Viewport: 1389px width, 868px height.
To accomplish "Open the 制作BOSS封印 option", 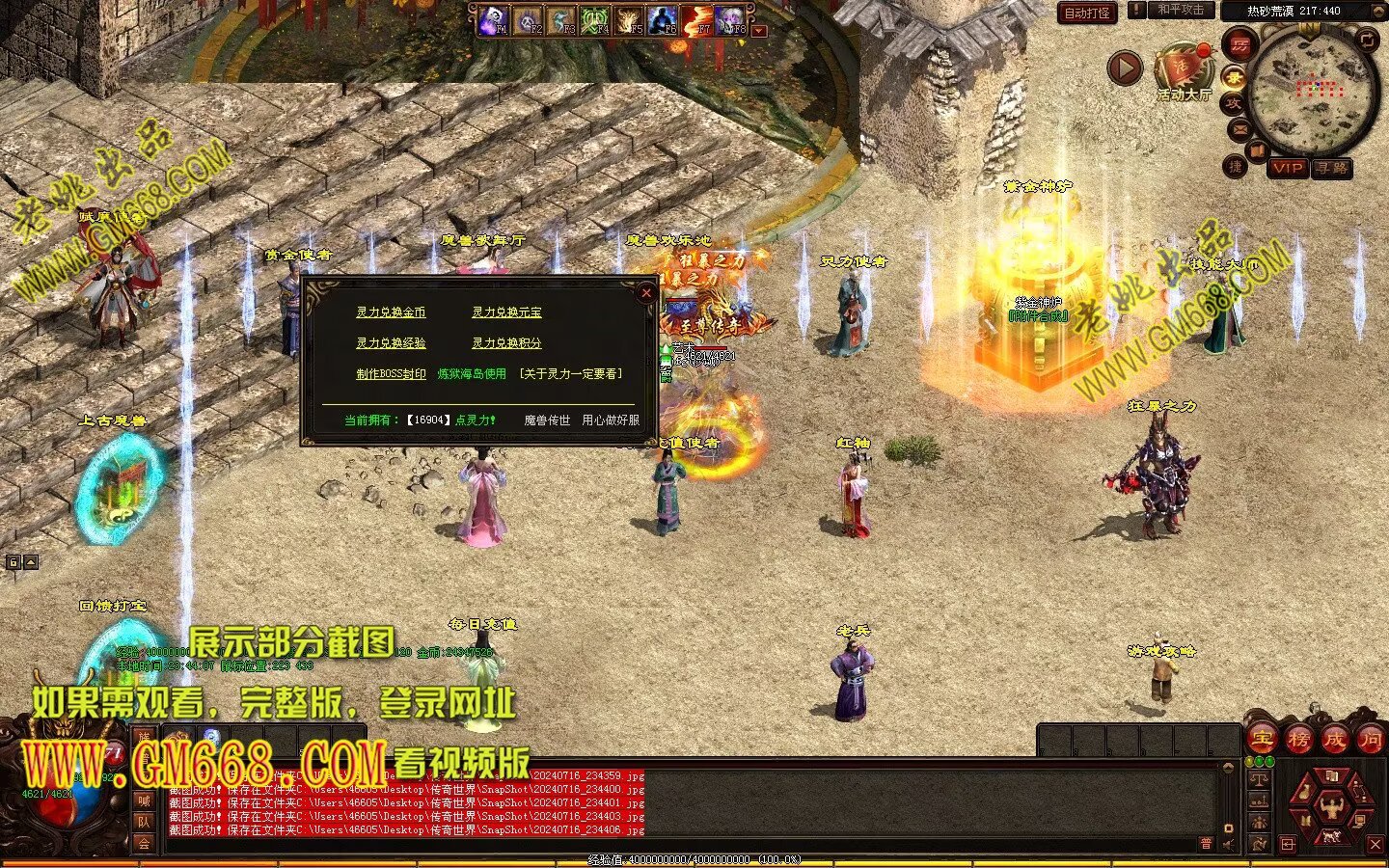I will pyautogui.click(x=391, y=374).
